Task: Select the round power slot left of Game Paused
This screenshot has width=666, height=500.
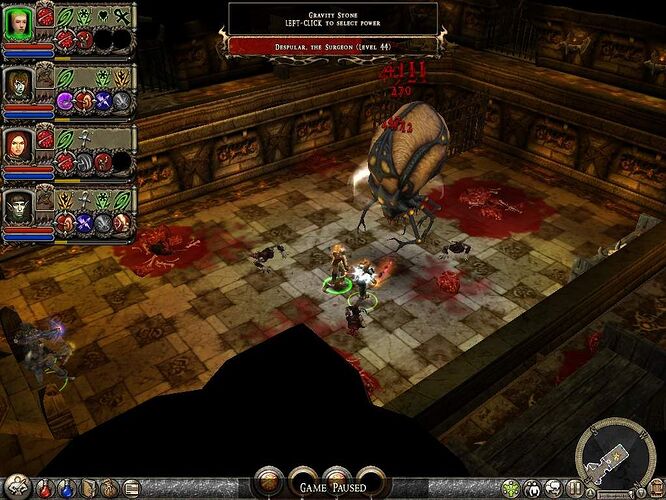Action: pos(270,482)
